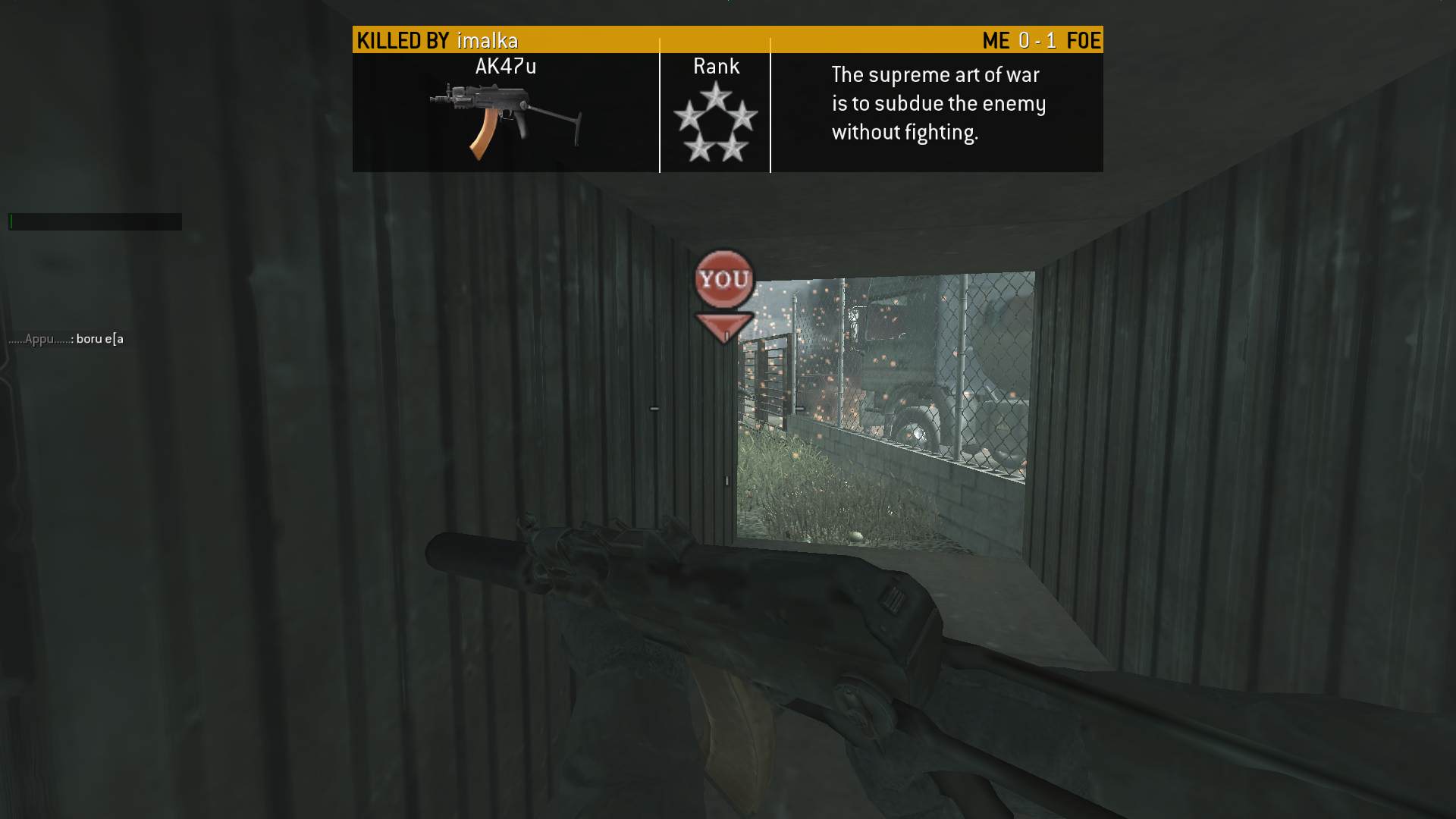Select Appu's chat message
The height and width of the screenshot is (819, 1456).
(x=66, y=339)
